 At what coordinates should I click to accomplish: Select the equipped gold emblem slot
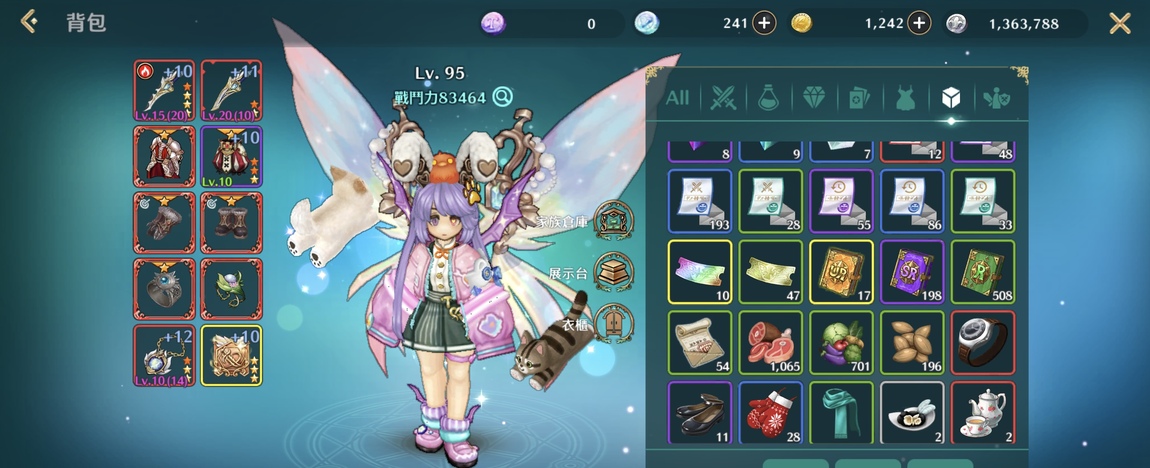coord(231,355)
